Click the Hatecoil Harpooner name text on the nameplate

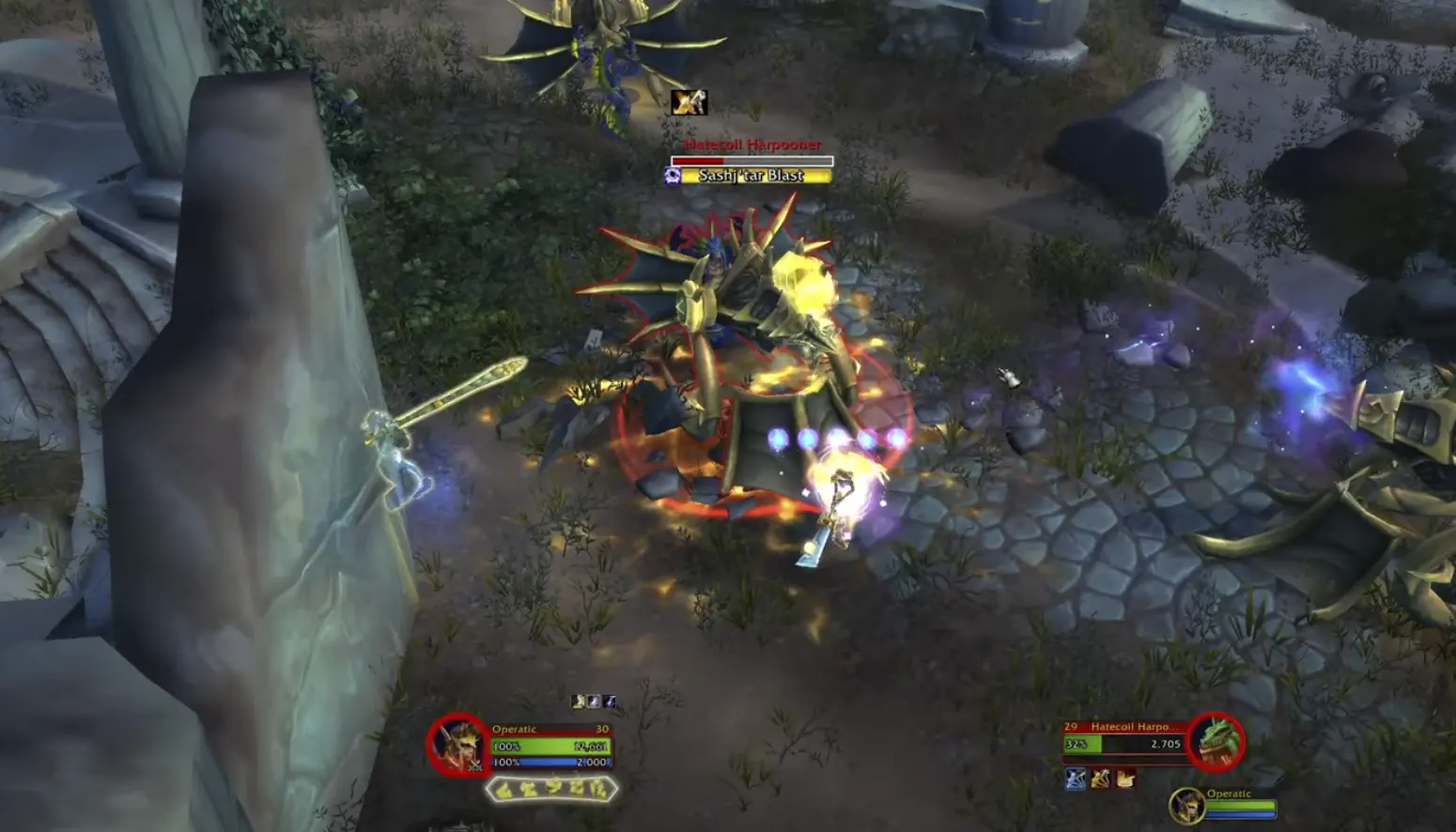(754, 146)
